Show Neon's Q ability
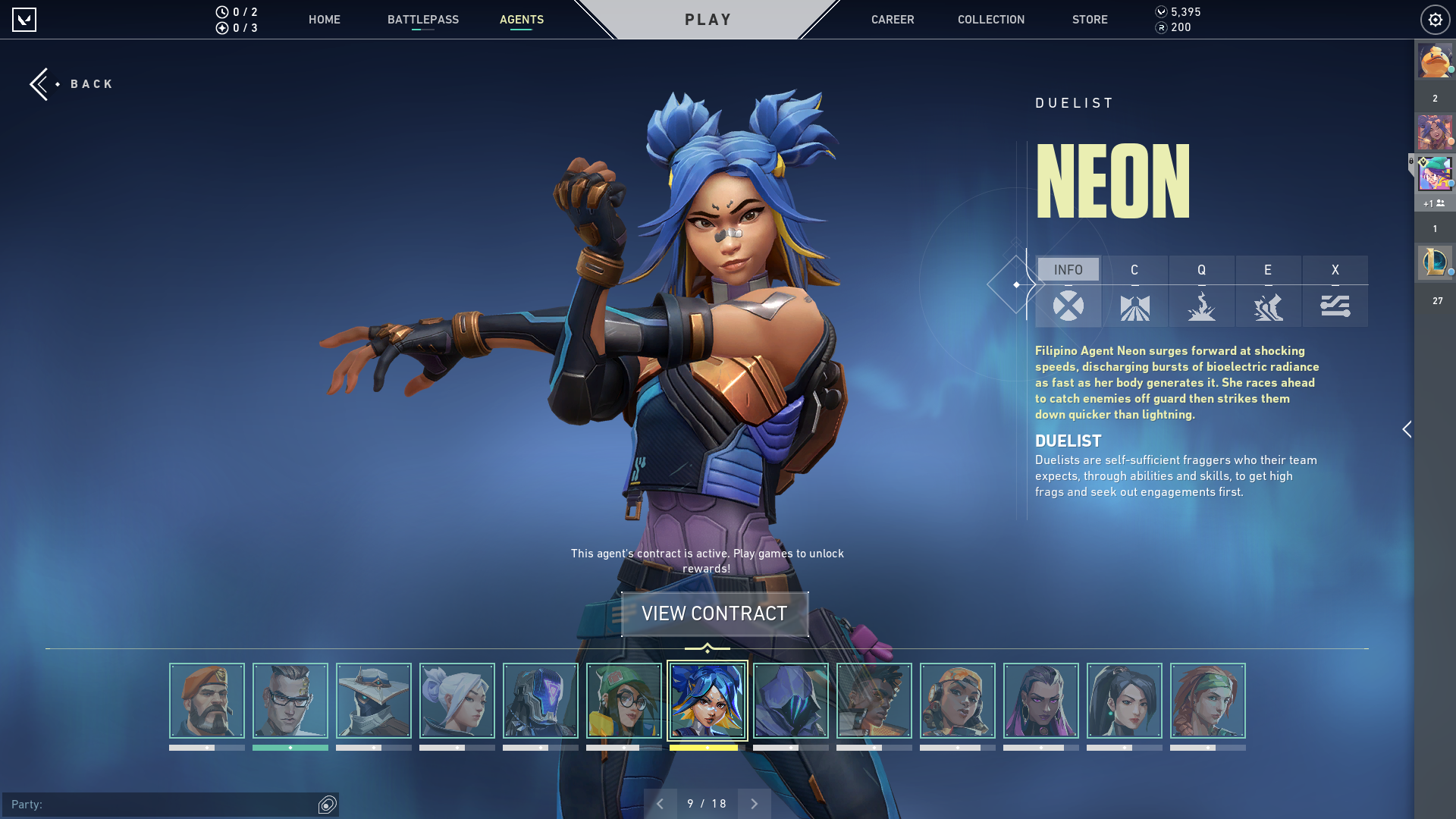The height and width of the screenshot is (819, 1456). (1201, 292)
